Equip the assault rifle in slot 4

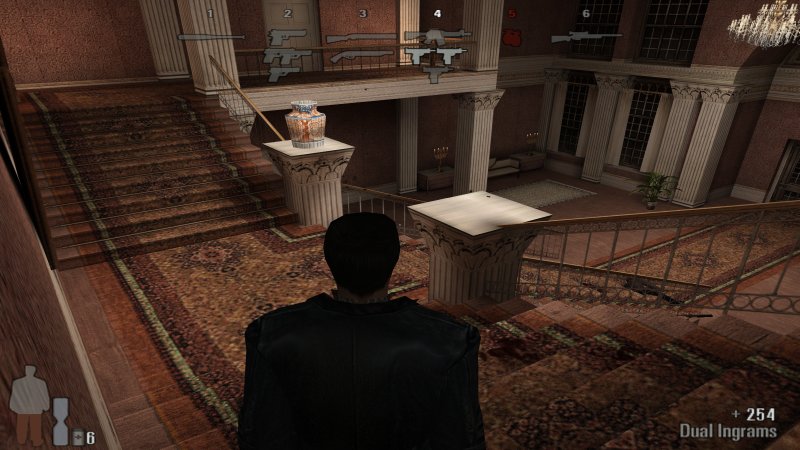[x=436, y=36]
